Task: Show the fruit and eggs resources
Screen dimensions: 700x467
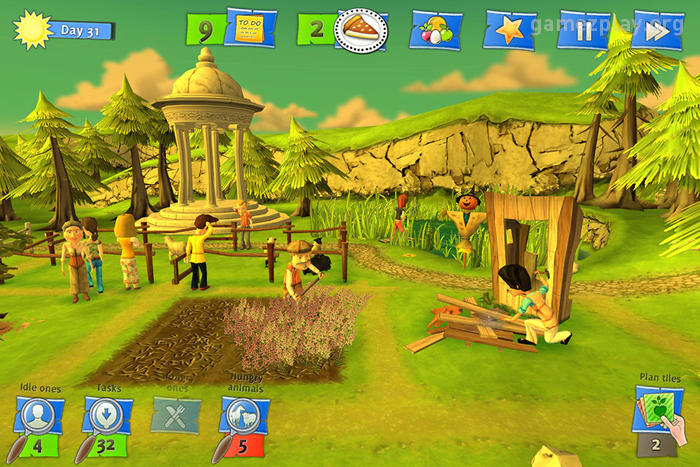Action: 437,30
